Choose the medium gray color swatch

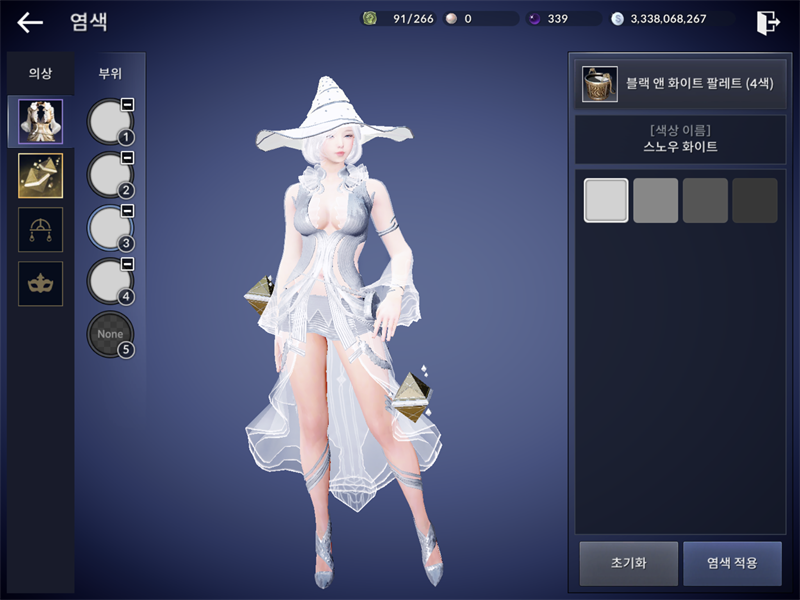(x=655, y=200)
